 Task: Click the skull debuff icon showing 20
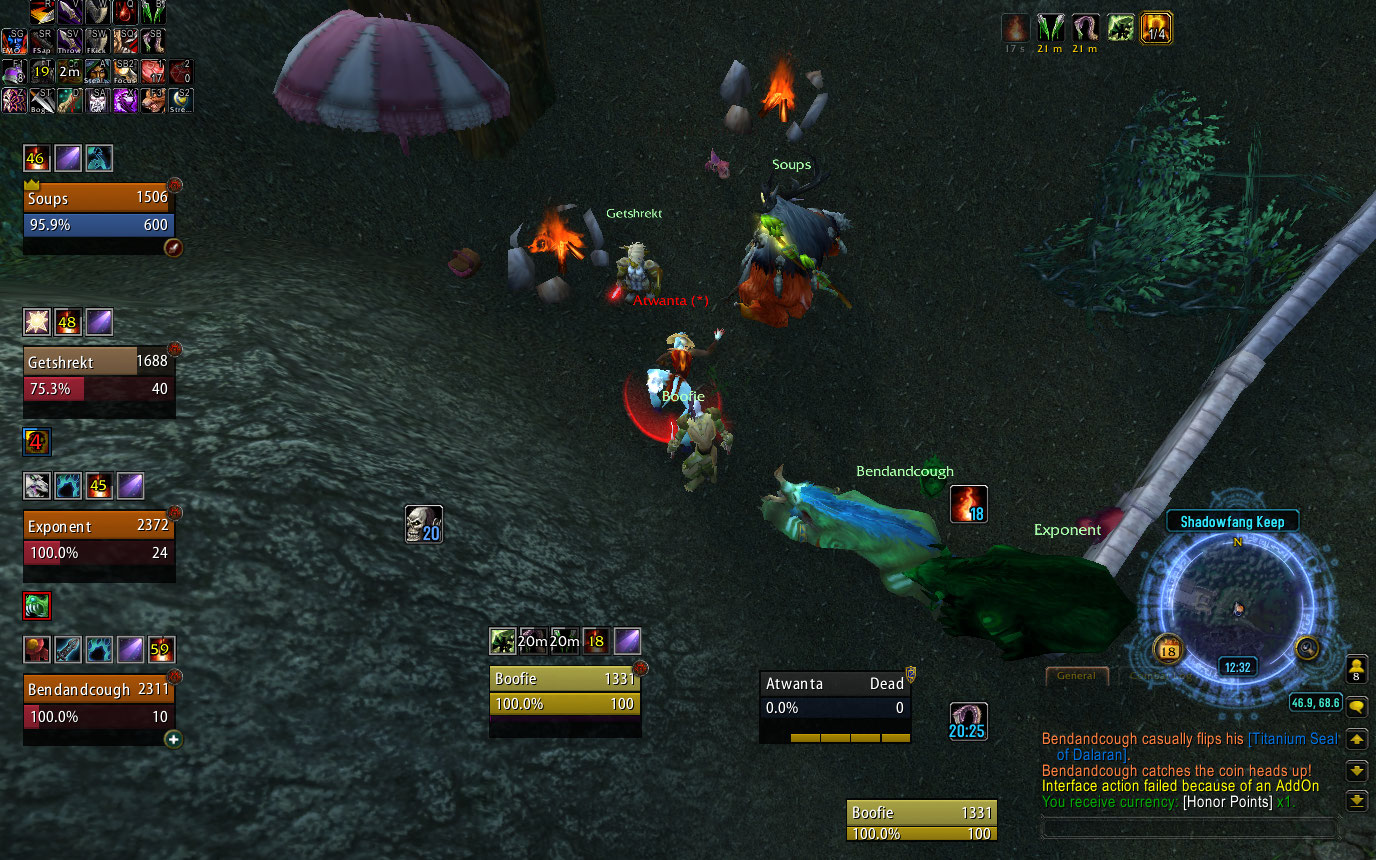tap(423, 524)
